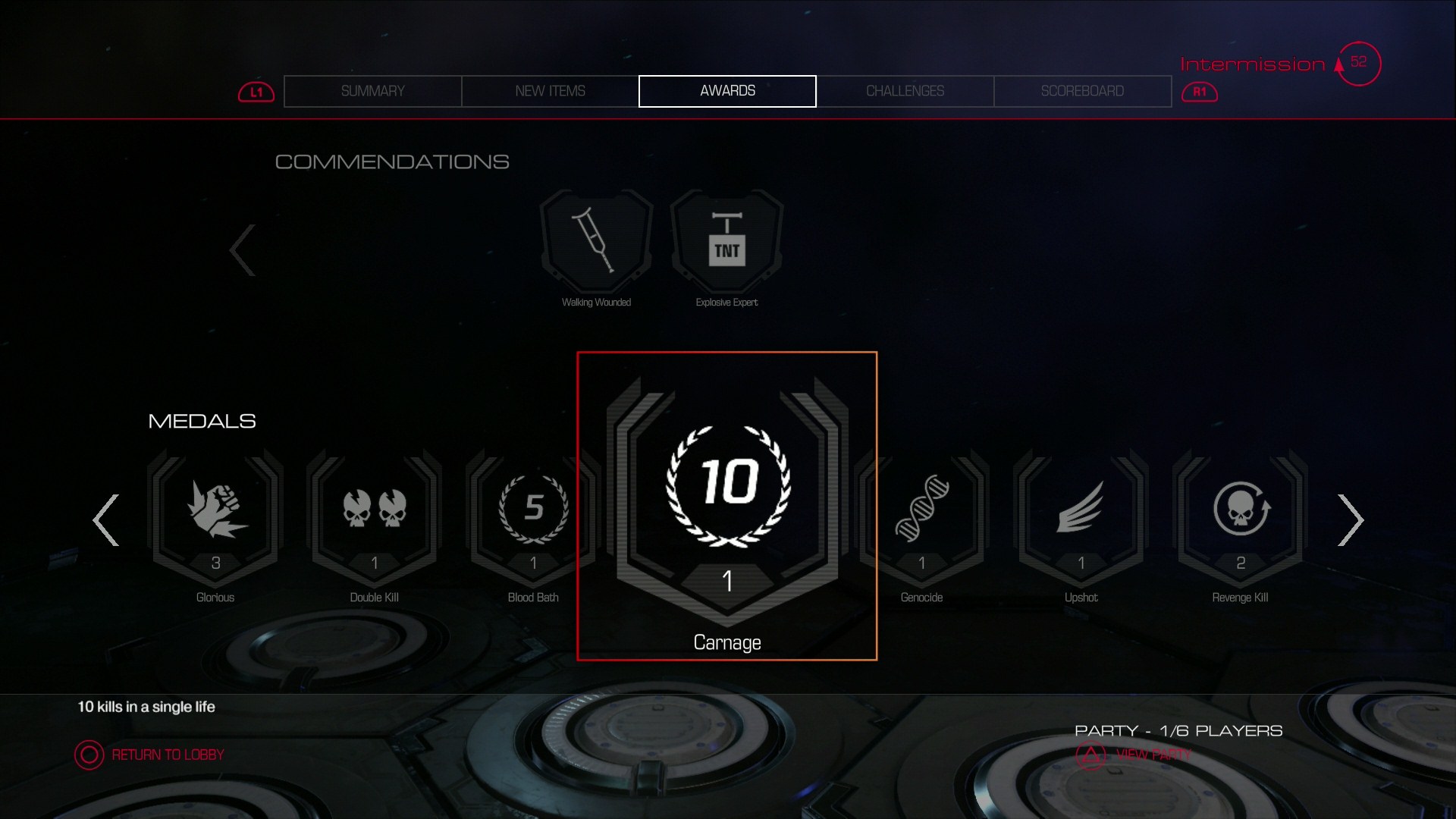The image size is (1456, 819).
Task: Click the medals right arrow
Action: point(1350,520)
